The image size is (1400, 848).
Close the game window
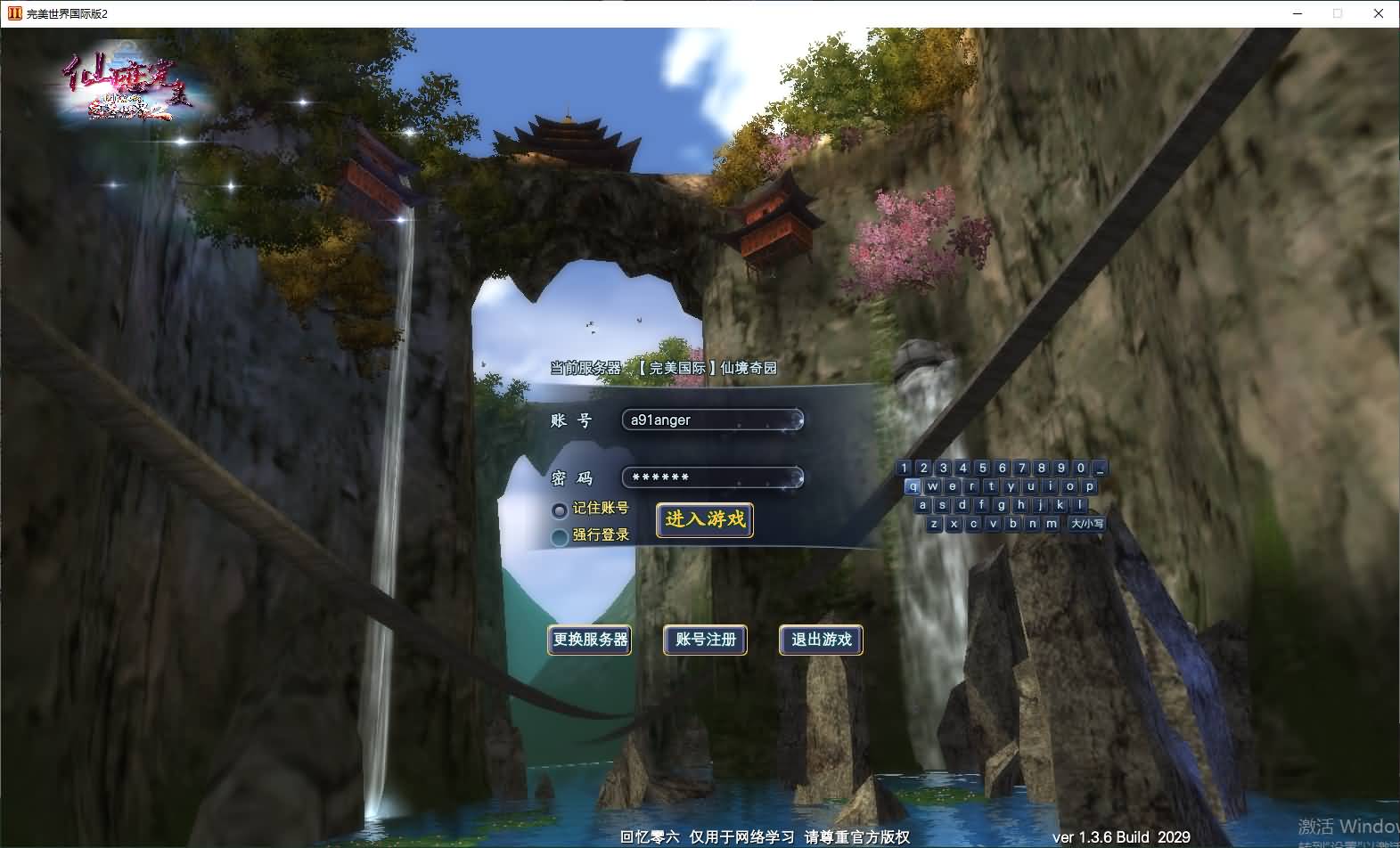click(x=1378, y=13)
